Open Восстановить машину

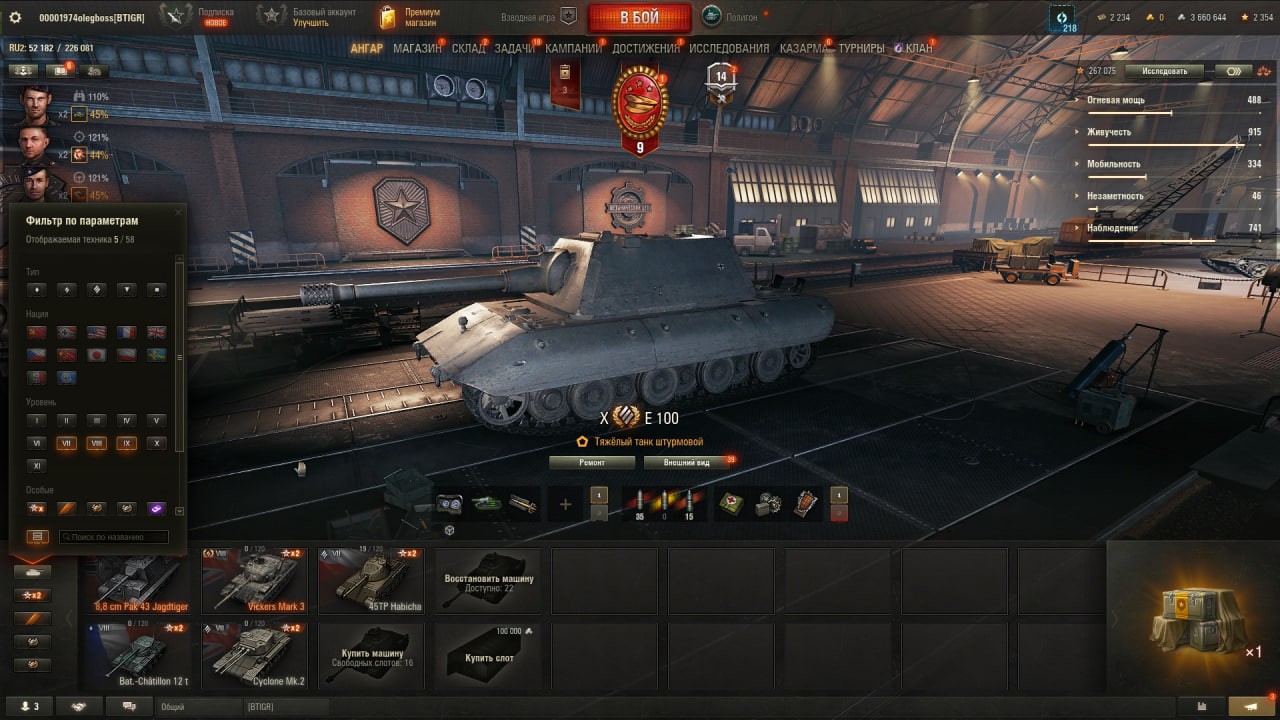[x=490, y=581]
